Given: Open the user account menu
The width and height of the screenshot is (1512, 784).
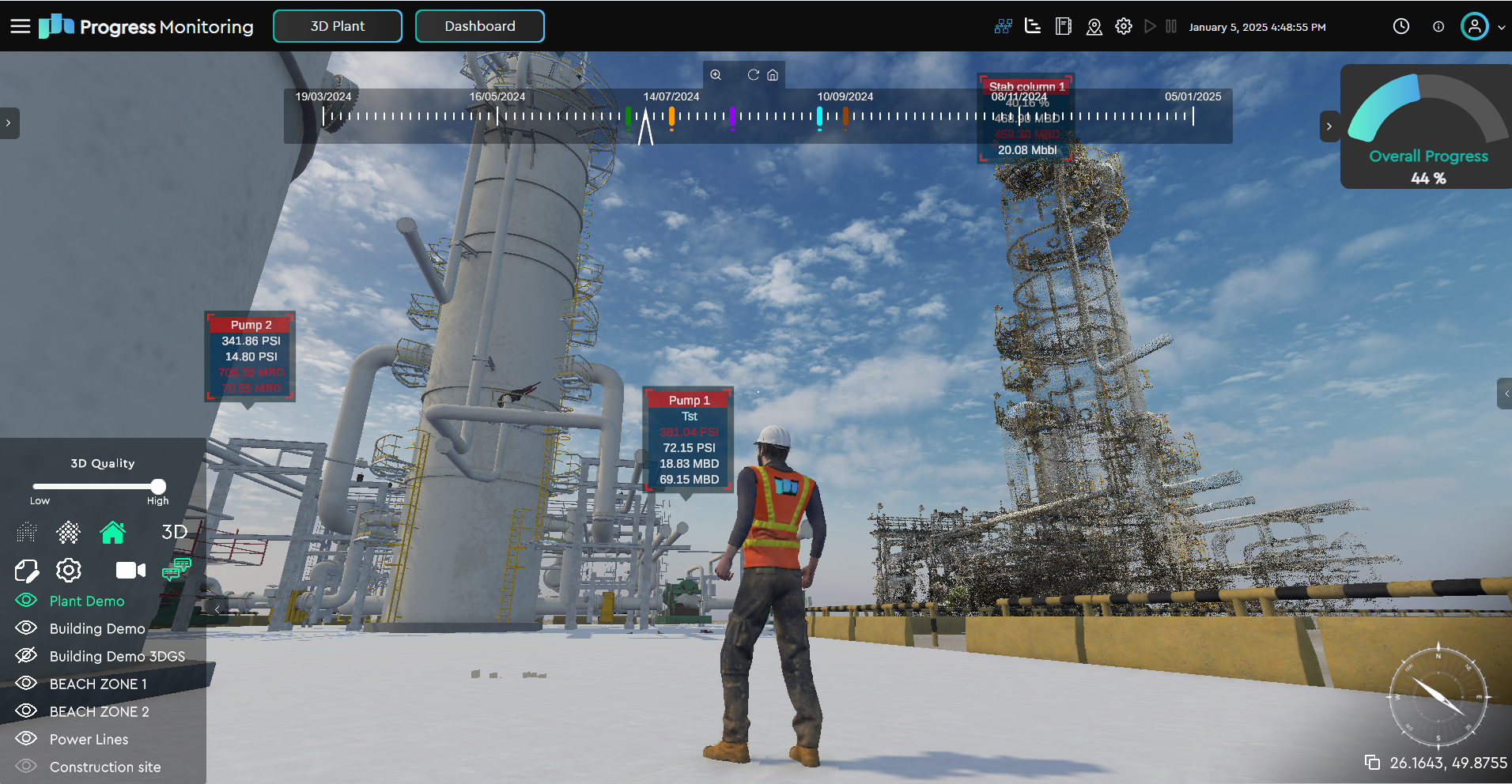Looking at the screenshot, I should [x=1475, y=27].
